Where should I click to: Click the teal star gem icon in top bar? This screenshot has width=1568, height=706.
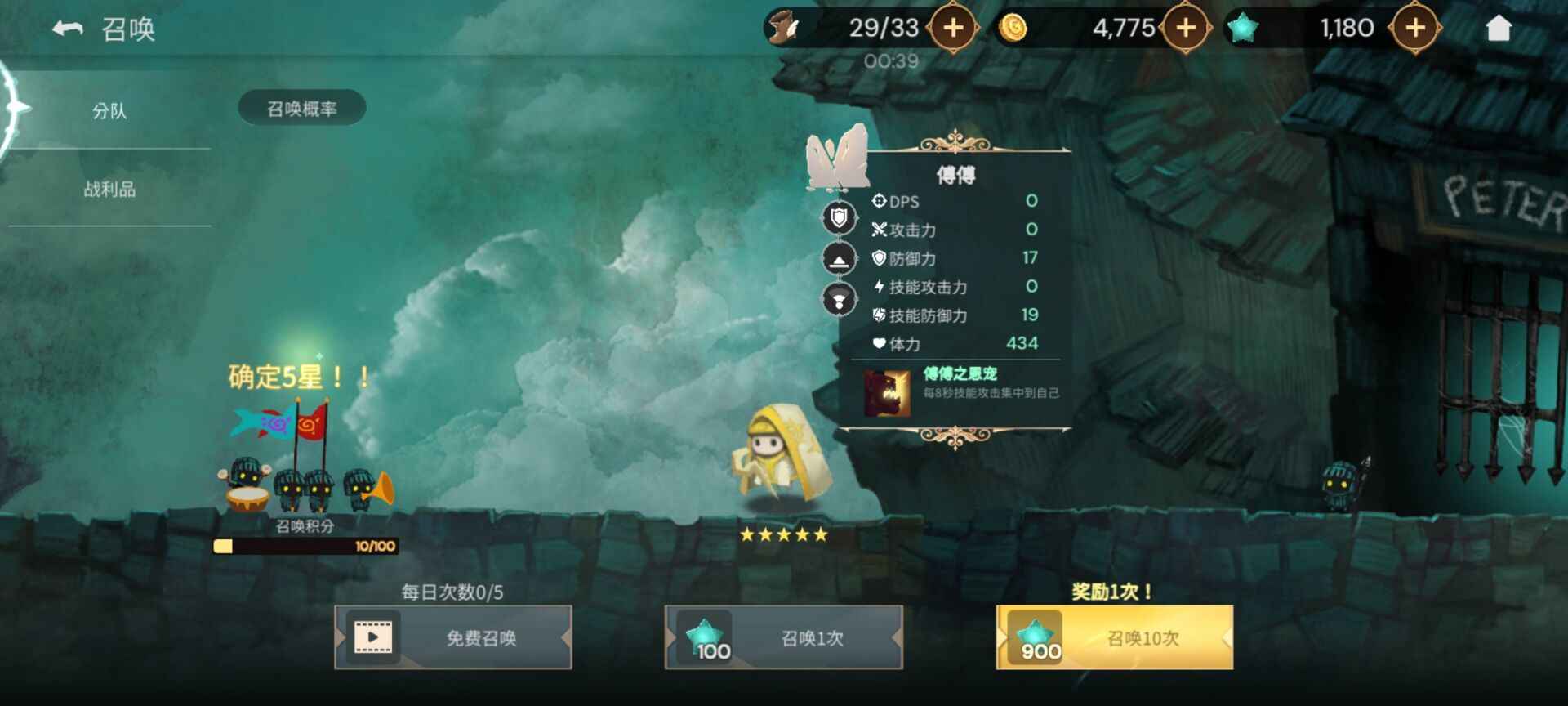[x=1245, y=27]
